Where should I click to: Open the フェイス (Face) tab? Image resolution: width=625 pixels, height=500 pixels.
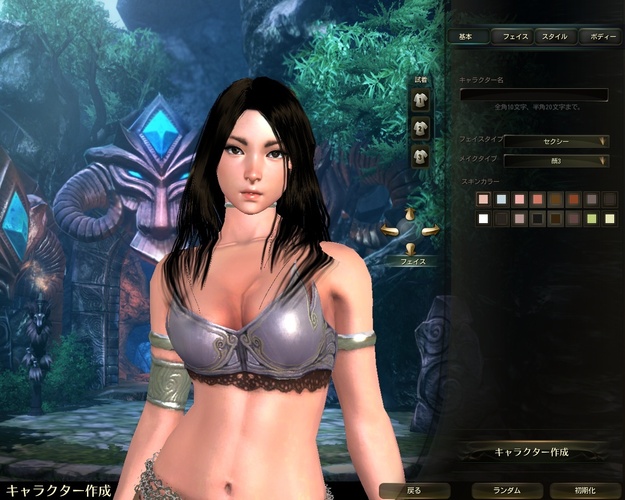(514, 37)
